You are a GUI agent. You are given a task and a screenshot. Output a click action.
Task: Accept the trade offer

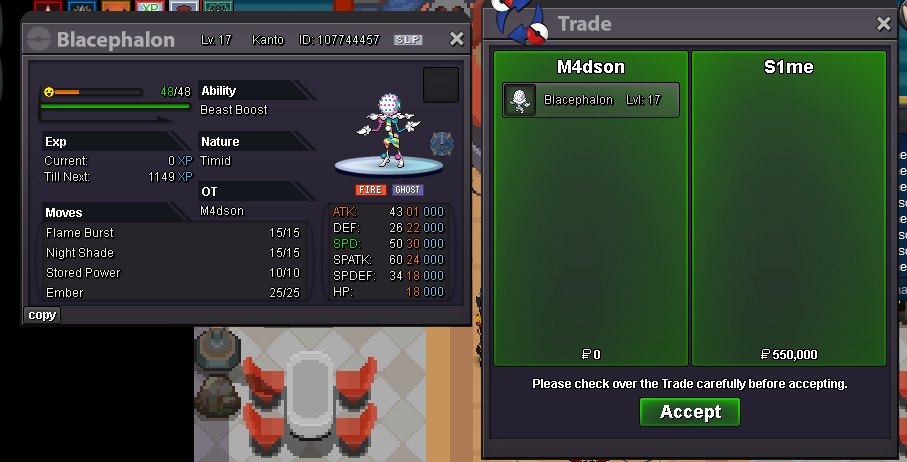coord(689,412)
